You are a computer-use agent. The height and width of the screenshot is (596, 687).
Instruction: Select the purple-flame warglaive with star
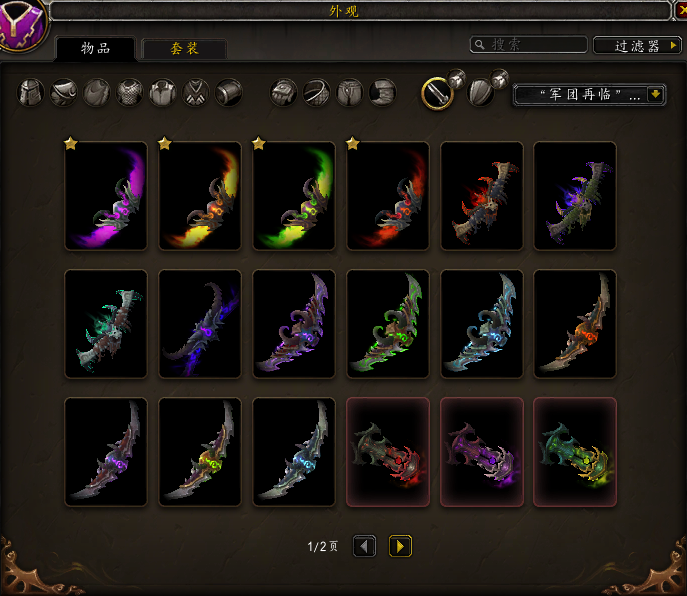[106, 196]
